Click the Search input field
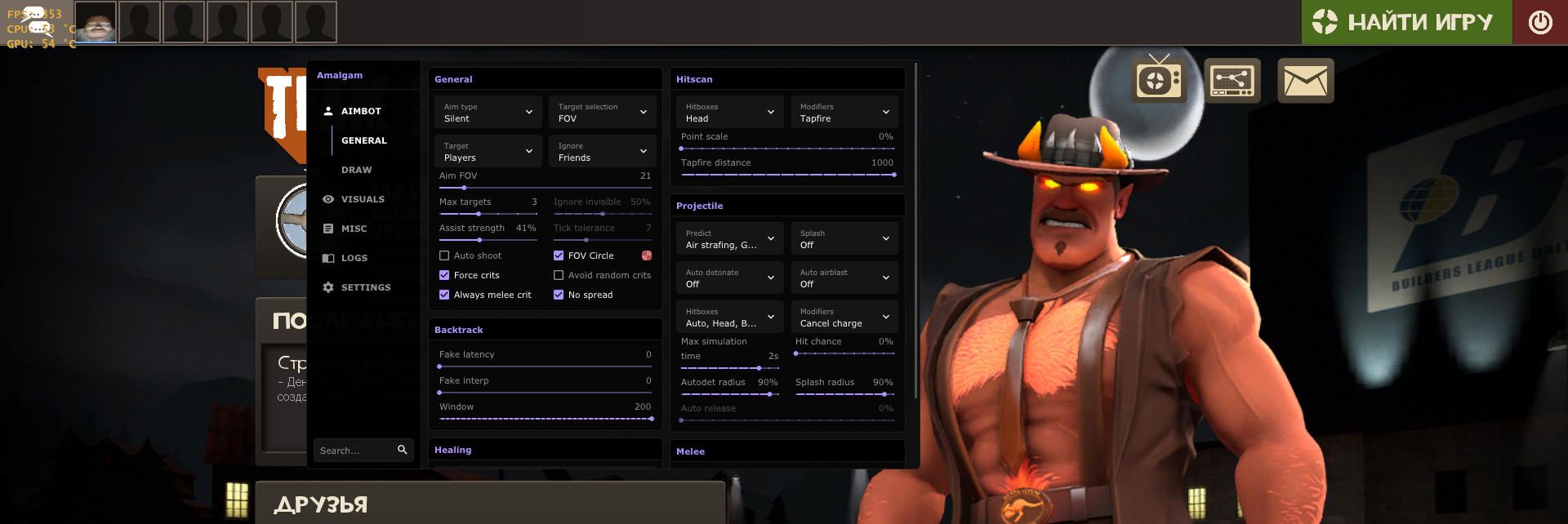 click(x=357, y=451)
